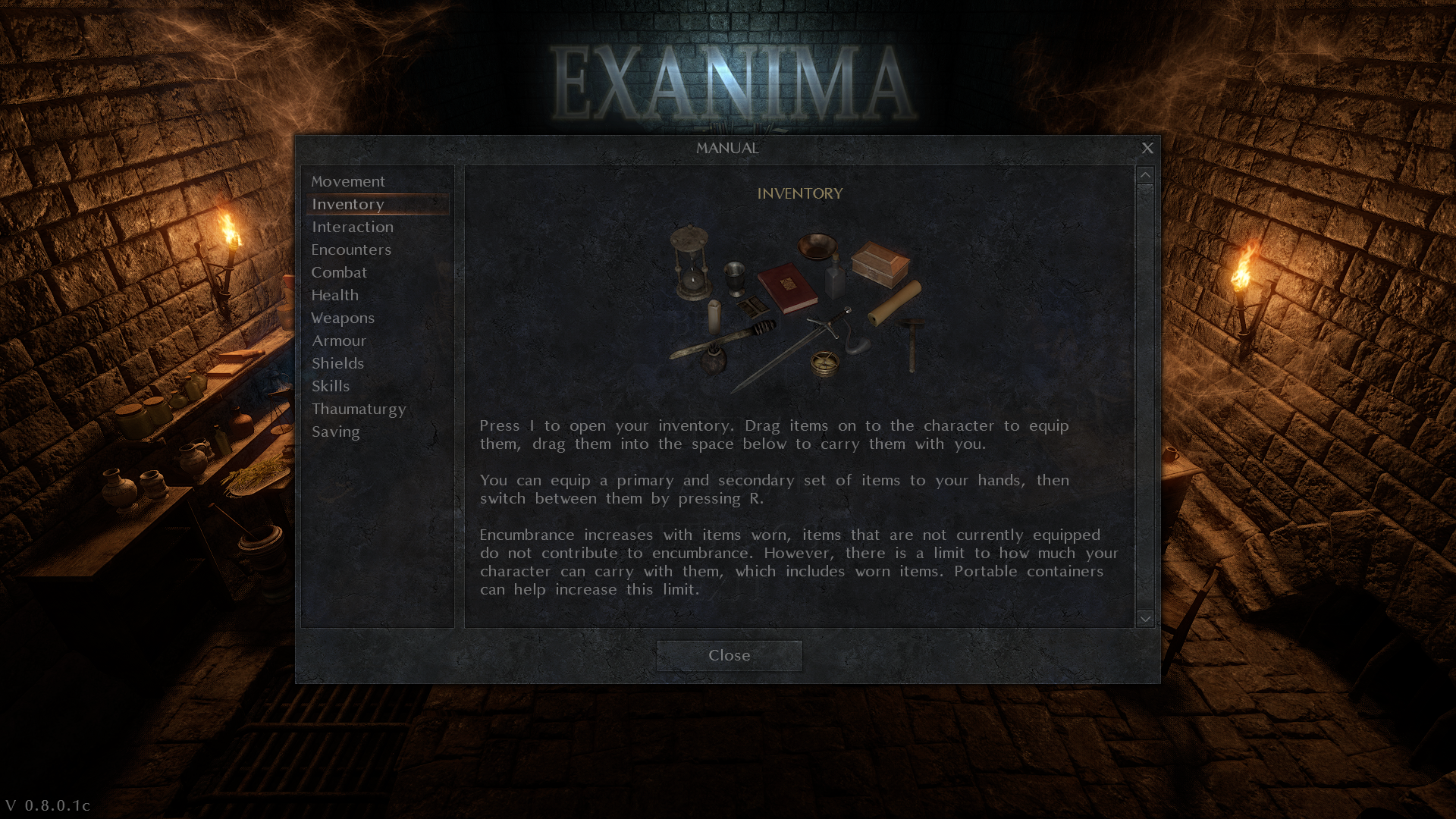Click the scrollbar's up arrow
1456x819 pixels.
point(1145,175)
